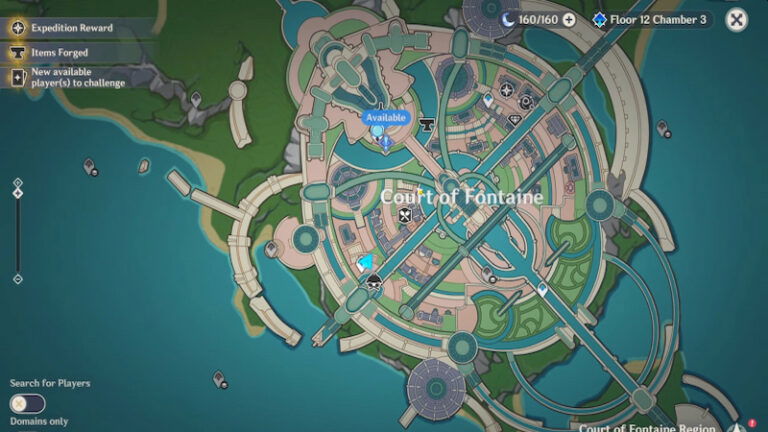Click the map zoom-in diamond at the slider top

click(x=17, y=183)
